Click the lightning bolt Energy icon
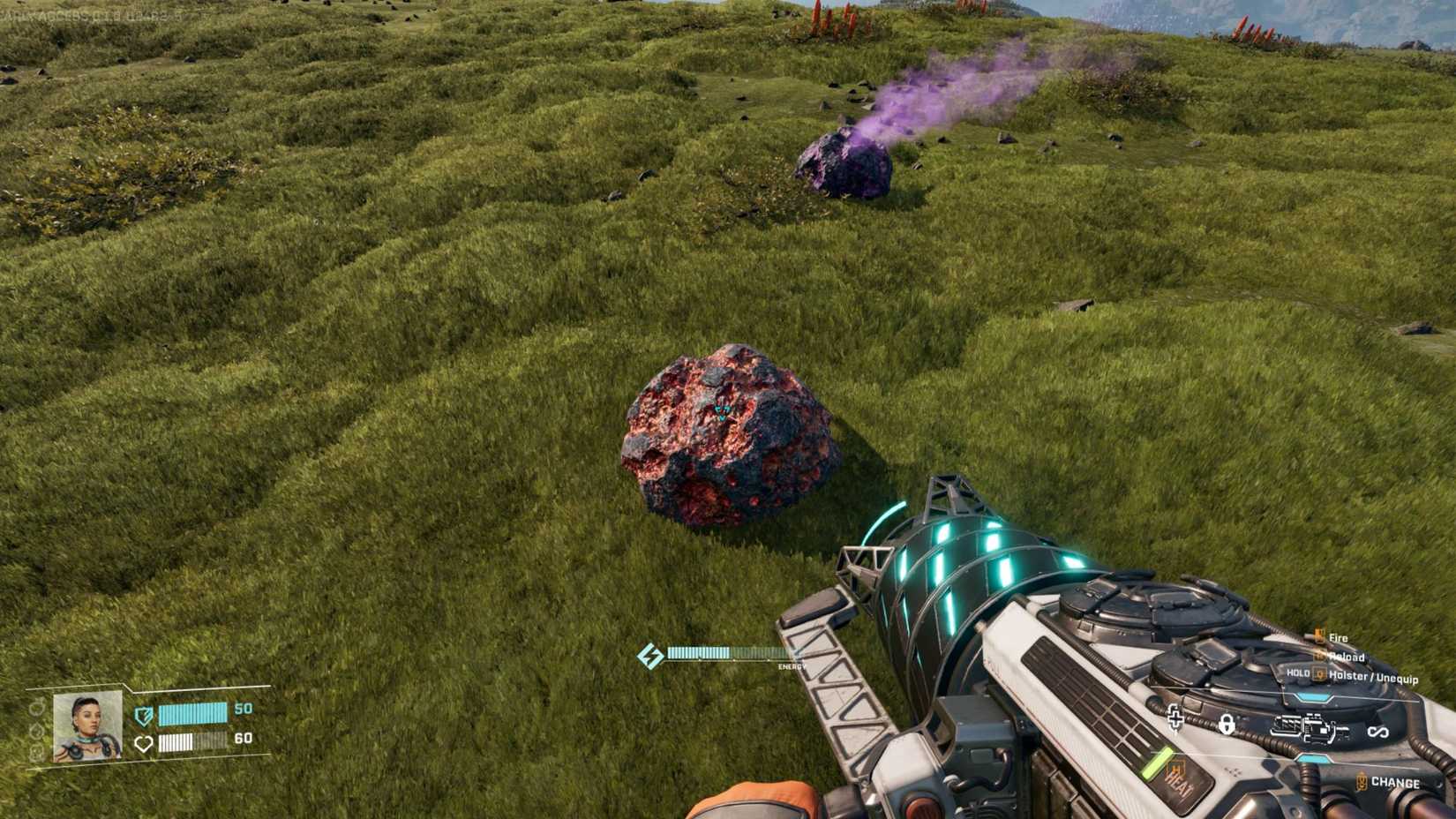This screenshot has width=1456, height=819. tap(651, 654)
